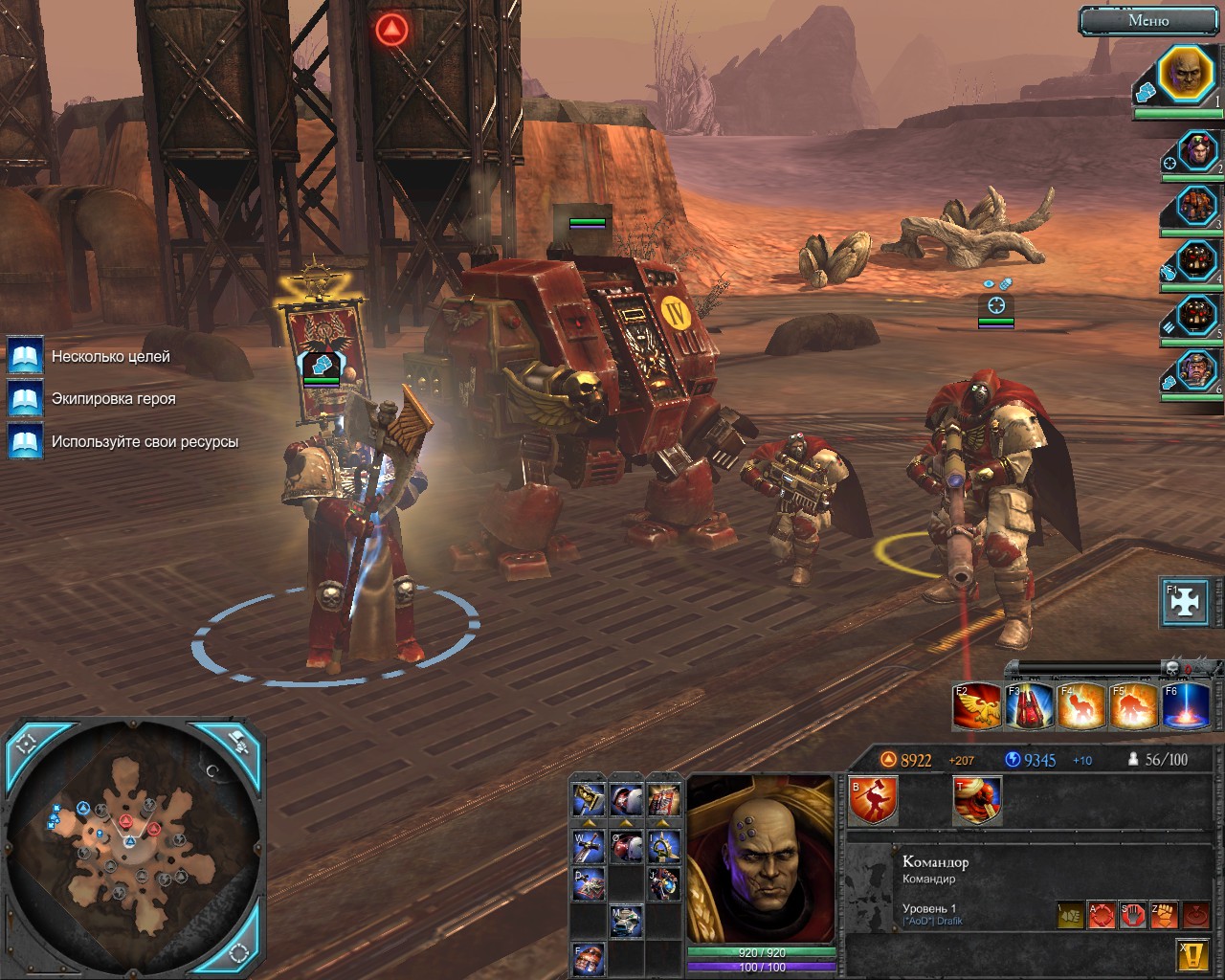Select the S stop command icon
Screen dimensions: 1225x980
[1132, 915]
